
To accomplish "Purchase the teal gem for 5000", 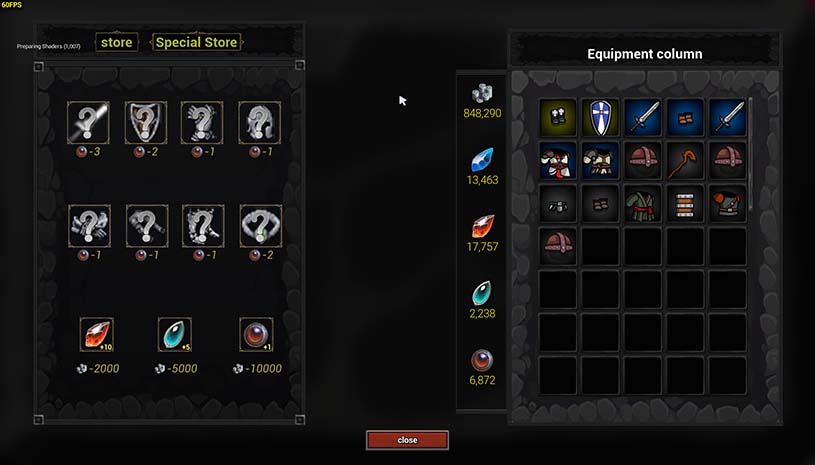I will (x=175, y=335).
